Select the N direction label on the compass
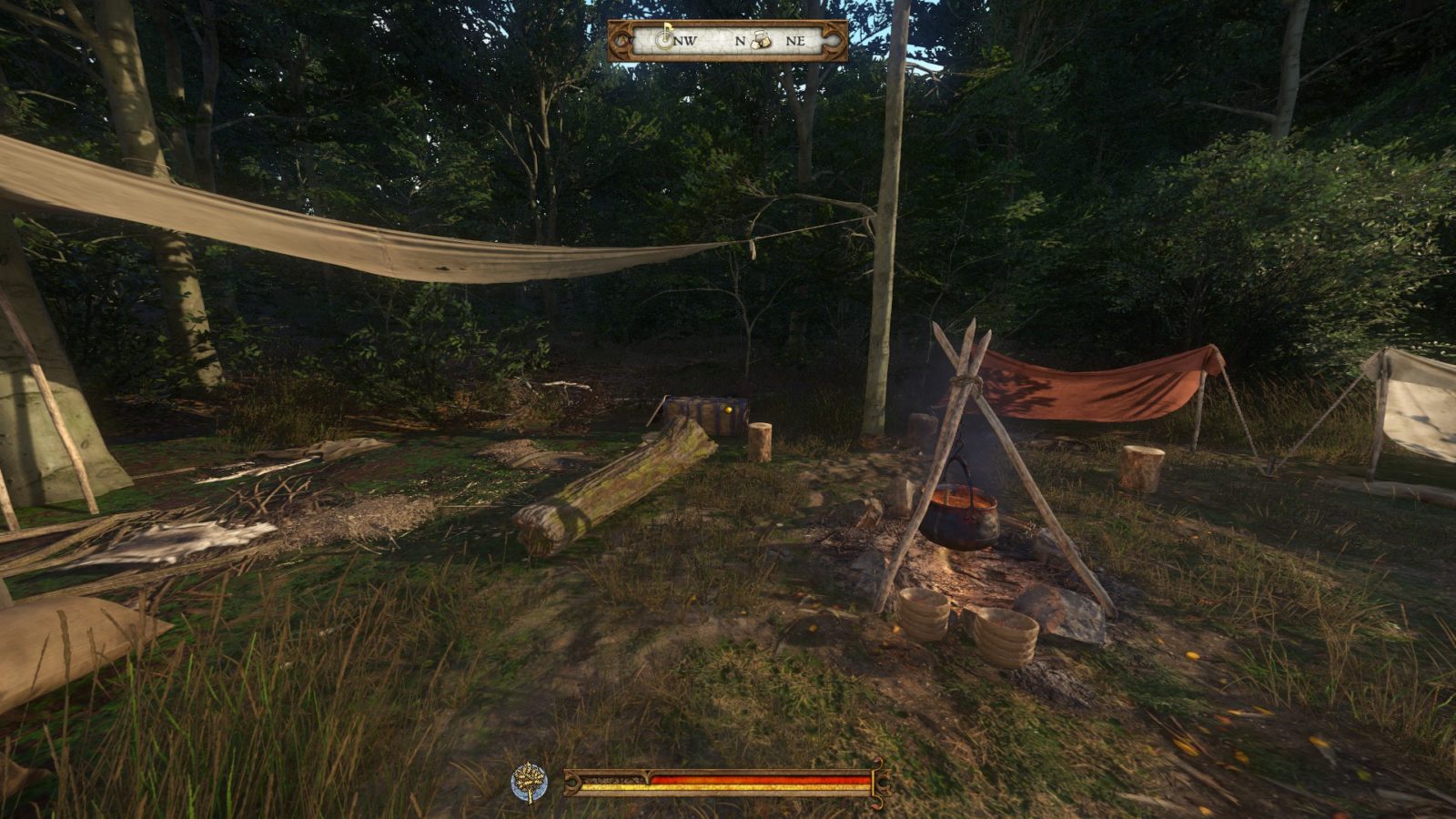The width and height of the screenshot is (1456, 819). 739,41
